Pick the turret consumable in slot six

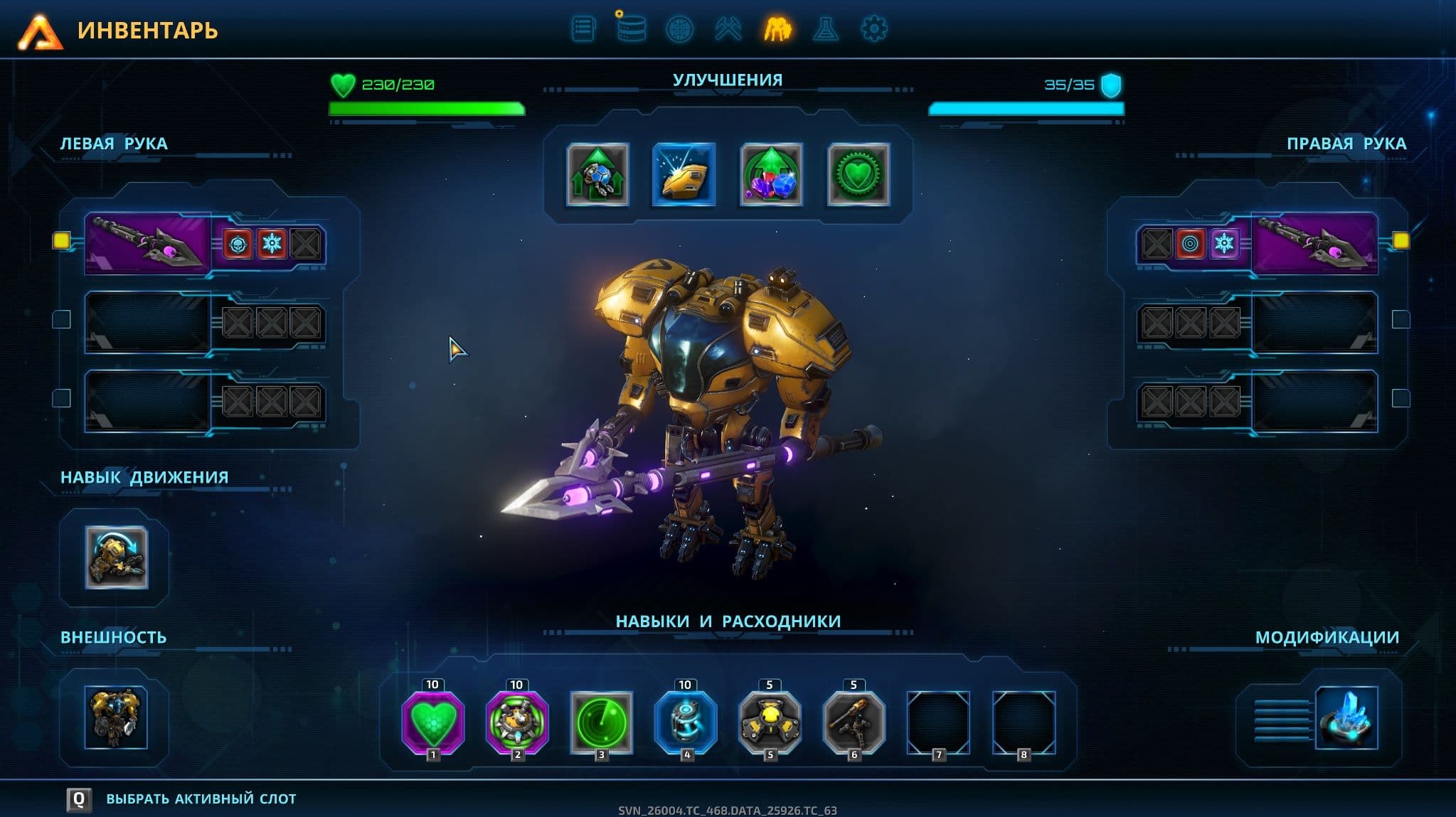pyautogui.click(x=854, y=722)
